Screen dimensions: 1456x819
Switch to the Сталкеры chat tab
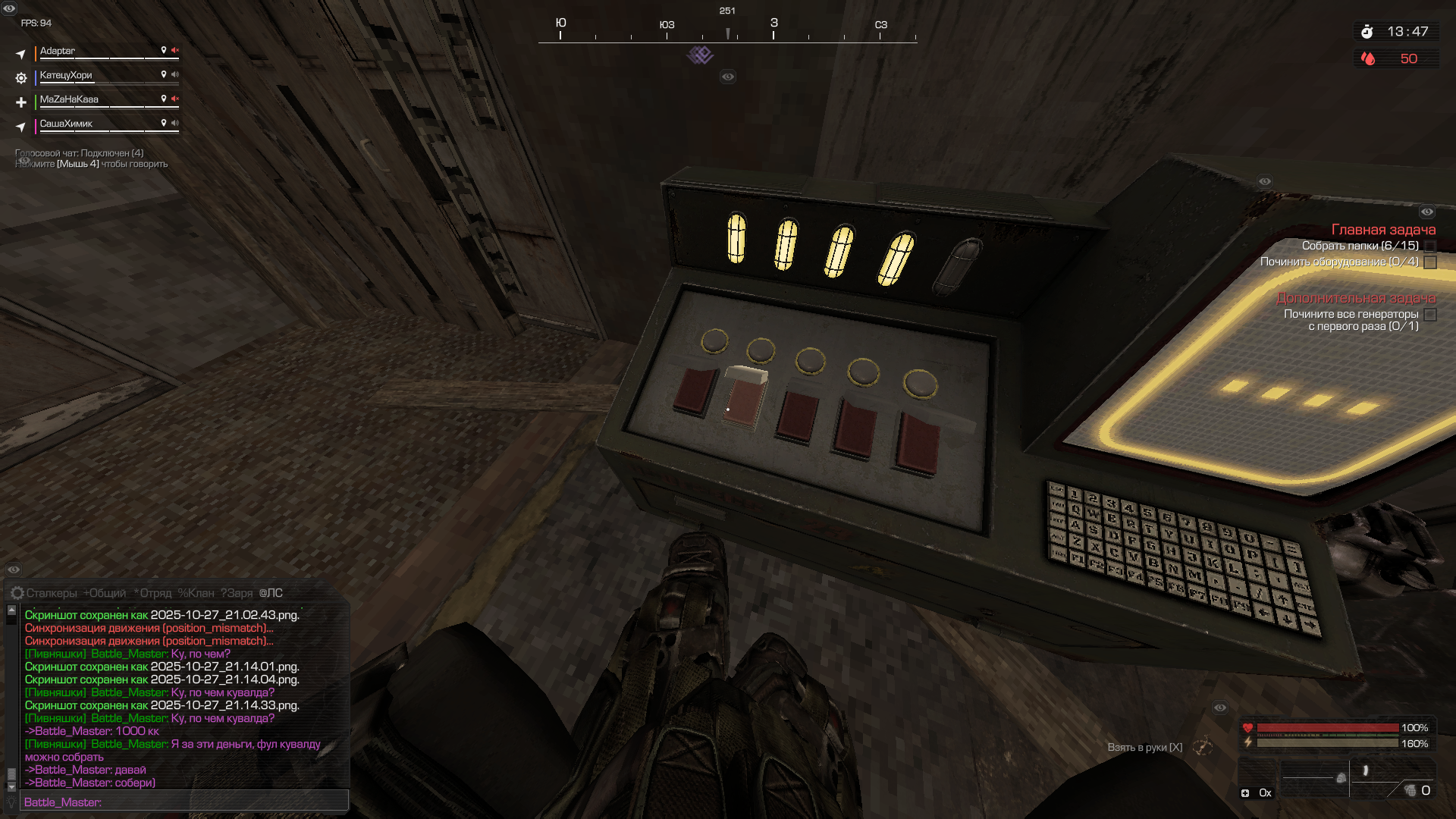[52, 593]
